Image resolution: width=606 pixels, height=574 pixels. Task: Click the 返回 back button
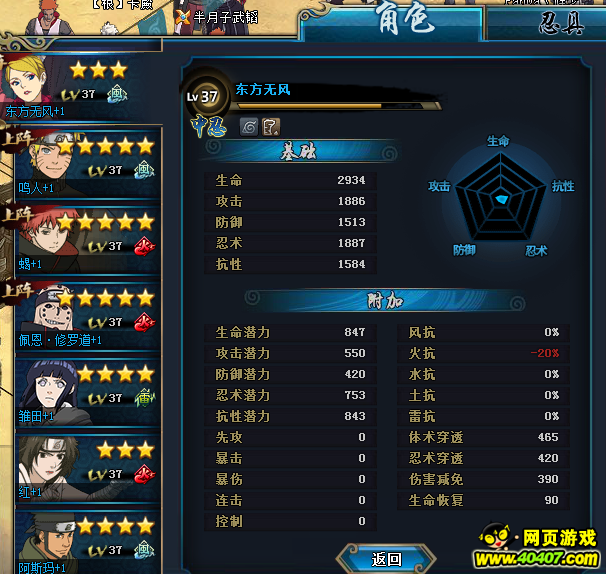386,558
